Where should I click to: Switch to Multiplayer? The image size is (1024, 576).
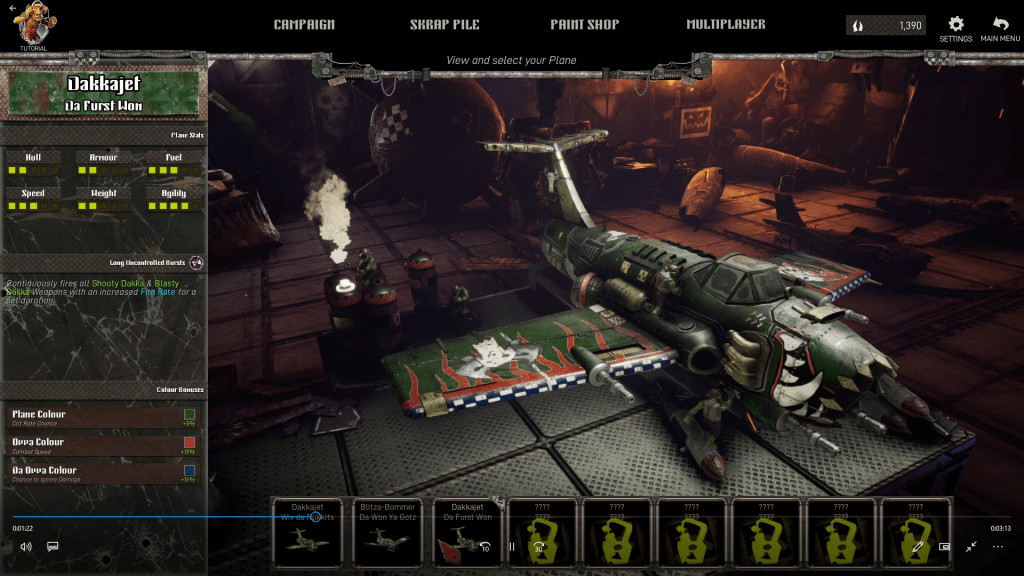click(726, 24)
